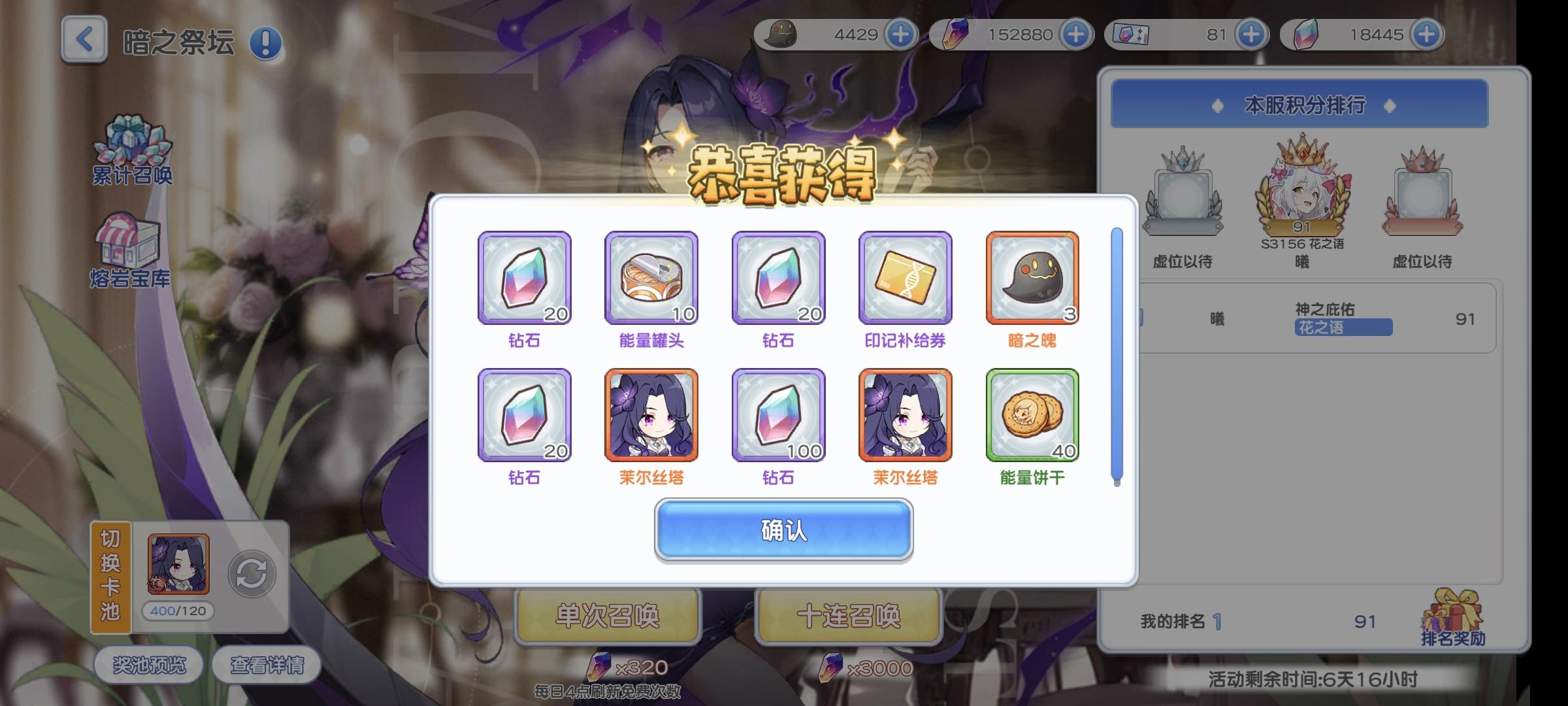Select the 茉尔丝塔 character shard icon
The height and width of the screenshot is (706, 1568).
[x=651, y=416]
